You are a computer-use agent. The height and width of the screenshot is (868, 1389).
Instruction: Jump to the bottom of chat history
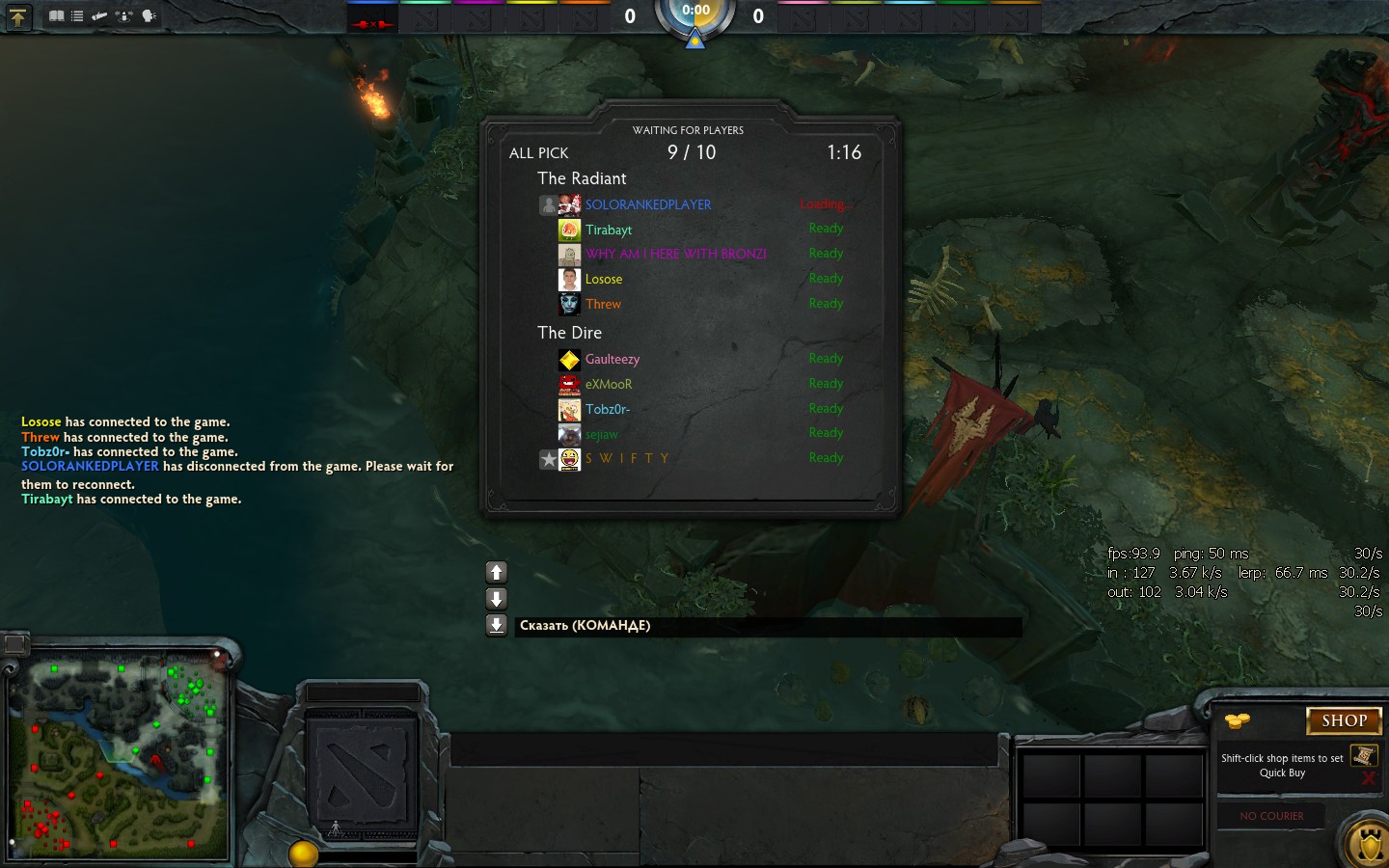point(497,625)
